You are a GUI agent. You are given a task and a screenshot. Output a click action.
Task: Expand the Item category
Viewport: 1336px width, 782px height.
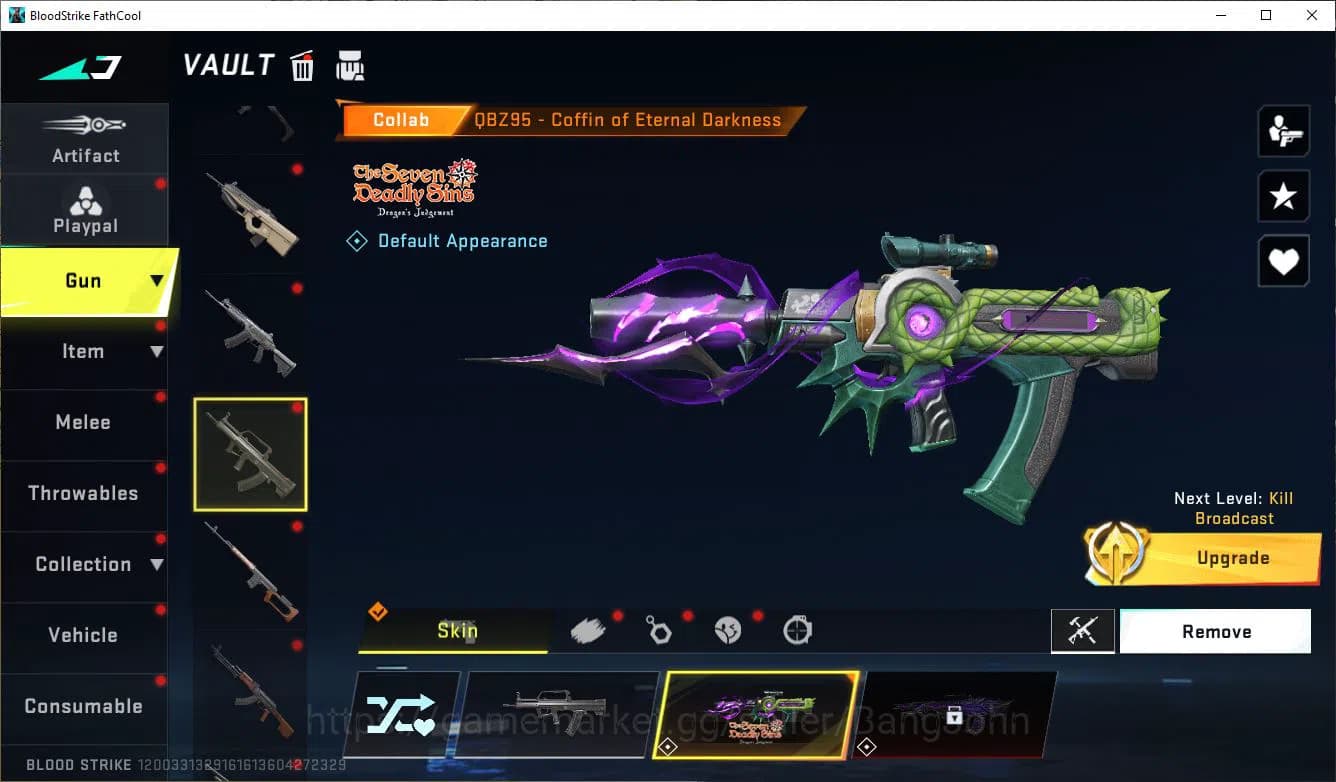click(85, 351)
